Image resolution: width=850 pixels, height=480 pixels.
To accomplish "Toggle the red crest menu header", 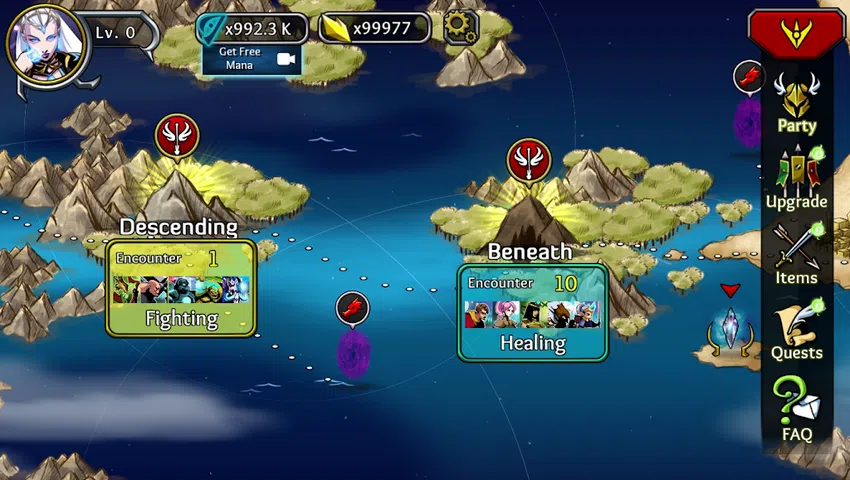I will [x=796, y=31].
